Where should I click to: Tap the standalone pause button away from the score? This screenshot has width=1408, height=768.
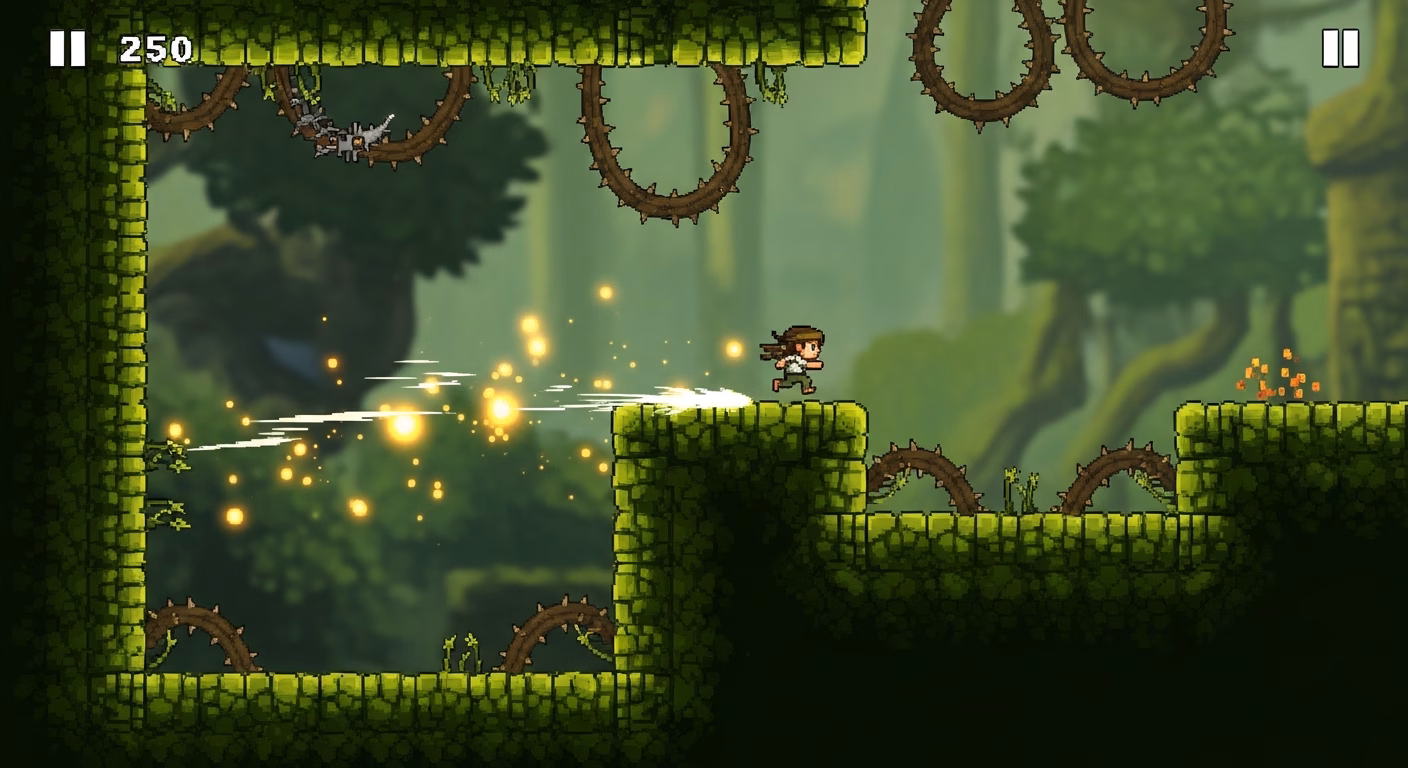click(x=1340, y=48)
